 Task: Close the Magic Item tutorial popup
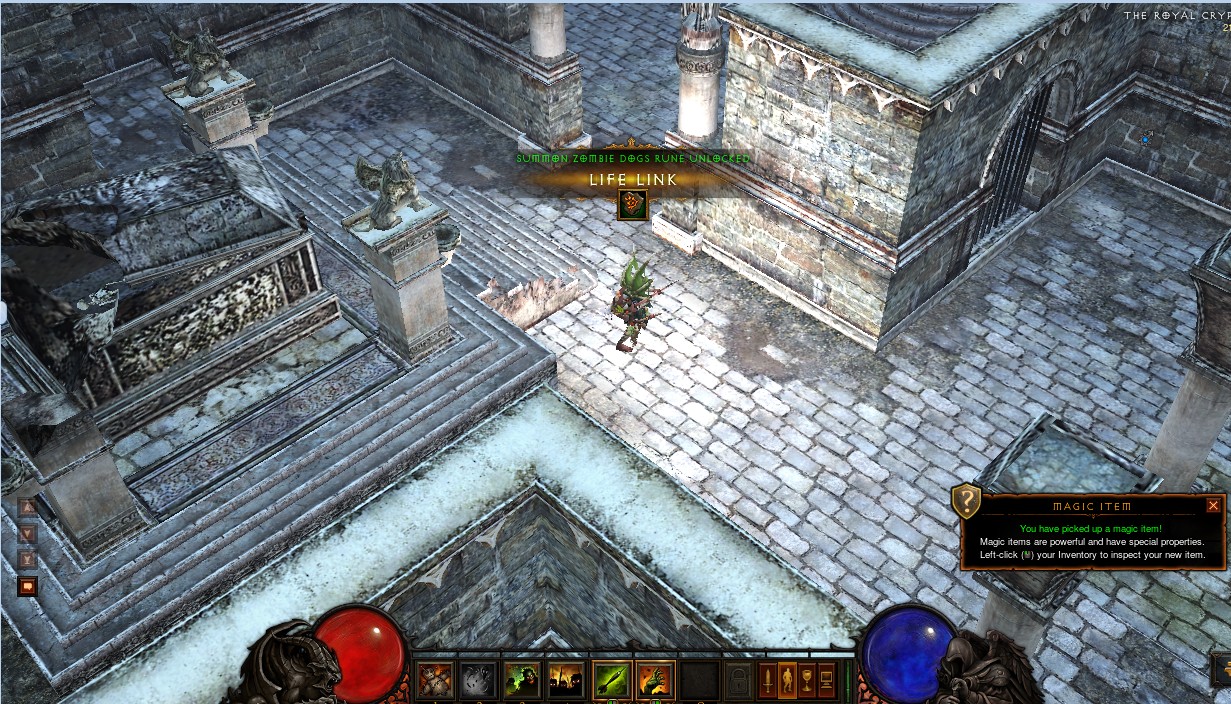click(x=1213, y=506)
